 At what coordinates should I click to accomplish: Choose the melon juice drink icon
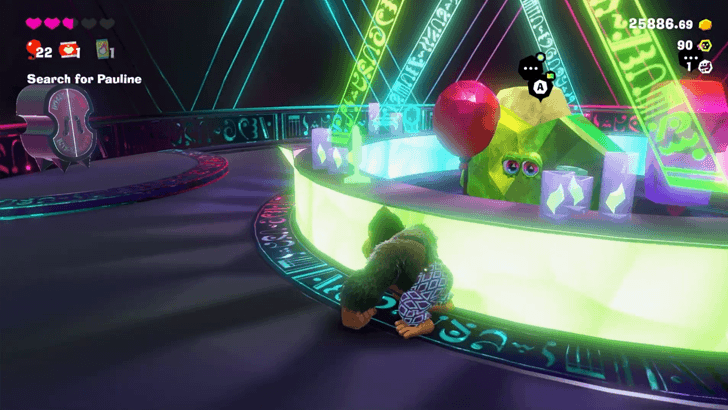(x=103, y=48)
